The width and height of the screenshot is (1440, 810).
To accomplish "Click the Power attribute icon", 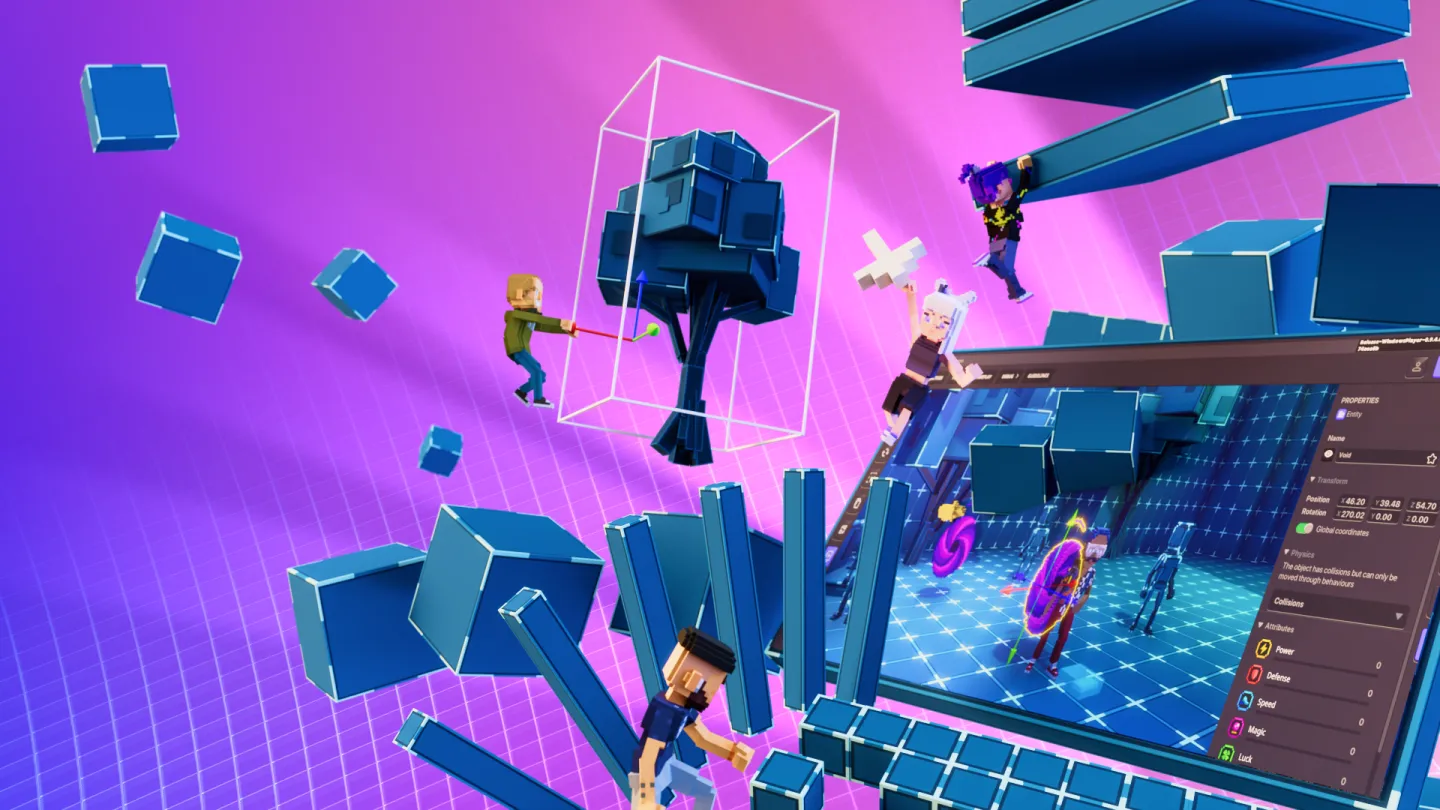I will [x=1263, y=648].
